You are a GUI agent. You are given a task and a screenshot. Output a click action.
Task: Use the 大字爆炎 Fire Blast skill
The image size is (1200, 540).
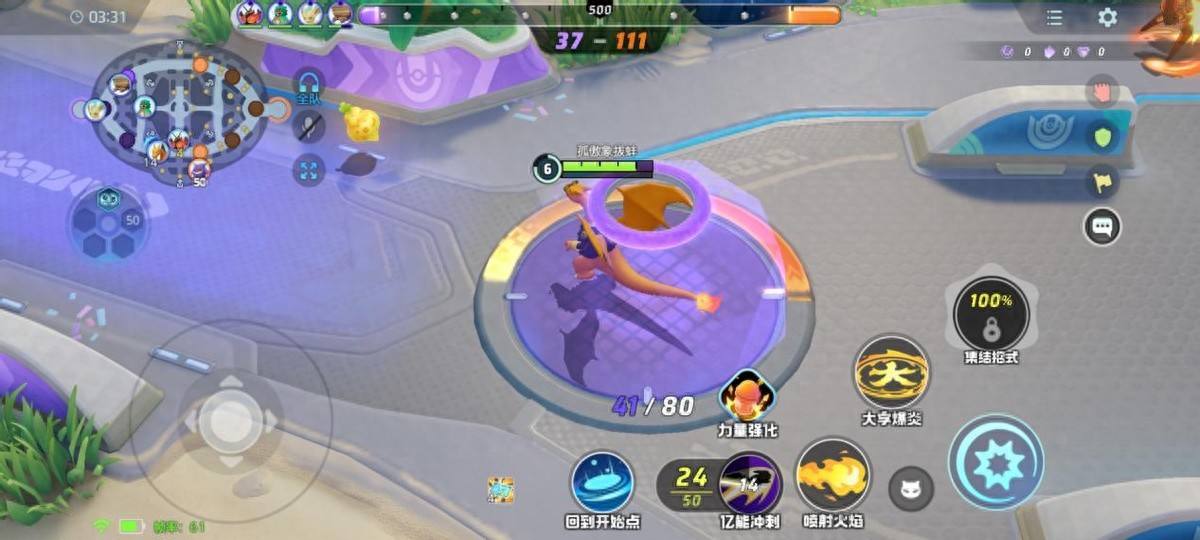click(891, 372)
